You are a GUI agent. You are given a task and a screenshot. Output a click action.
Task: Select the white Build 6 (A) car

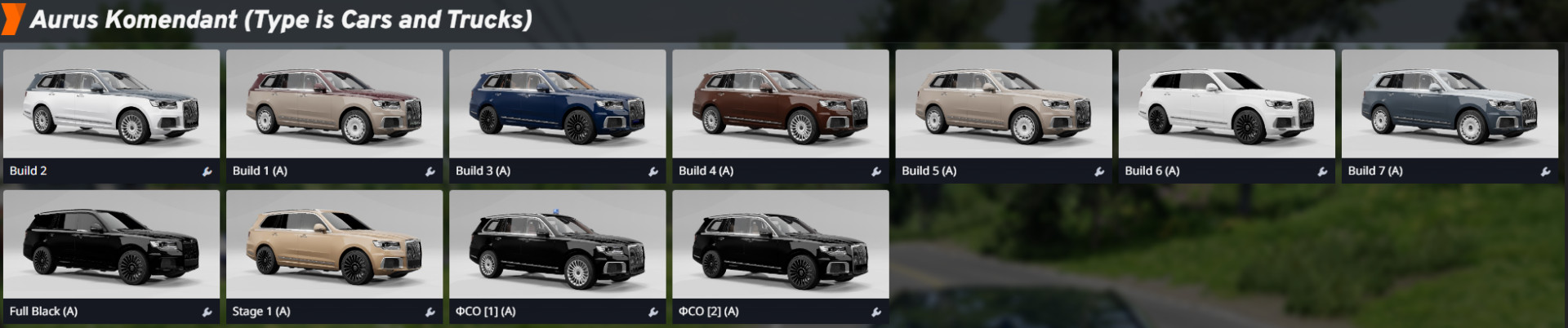[x=1226, y=104]
